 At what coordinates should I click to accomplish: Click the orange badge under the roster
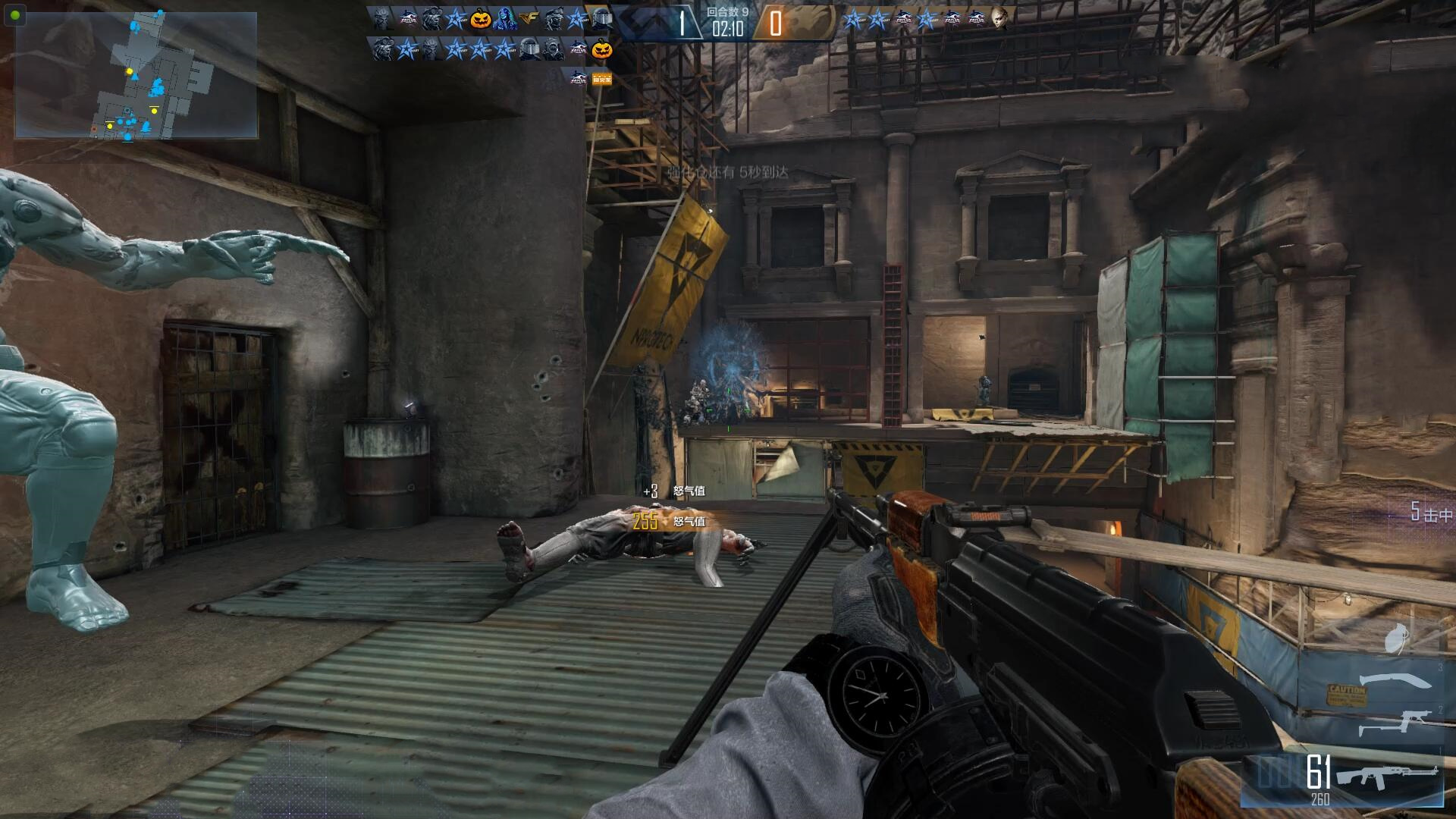601,77
